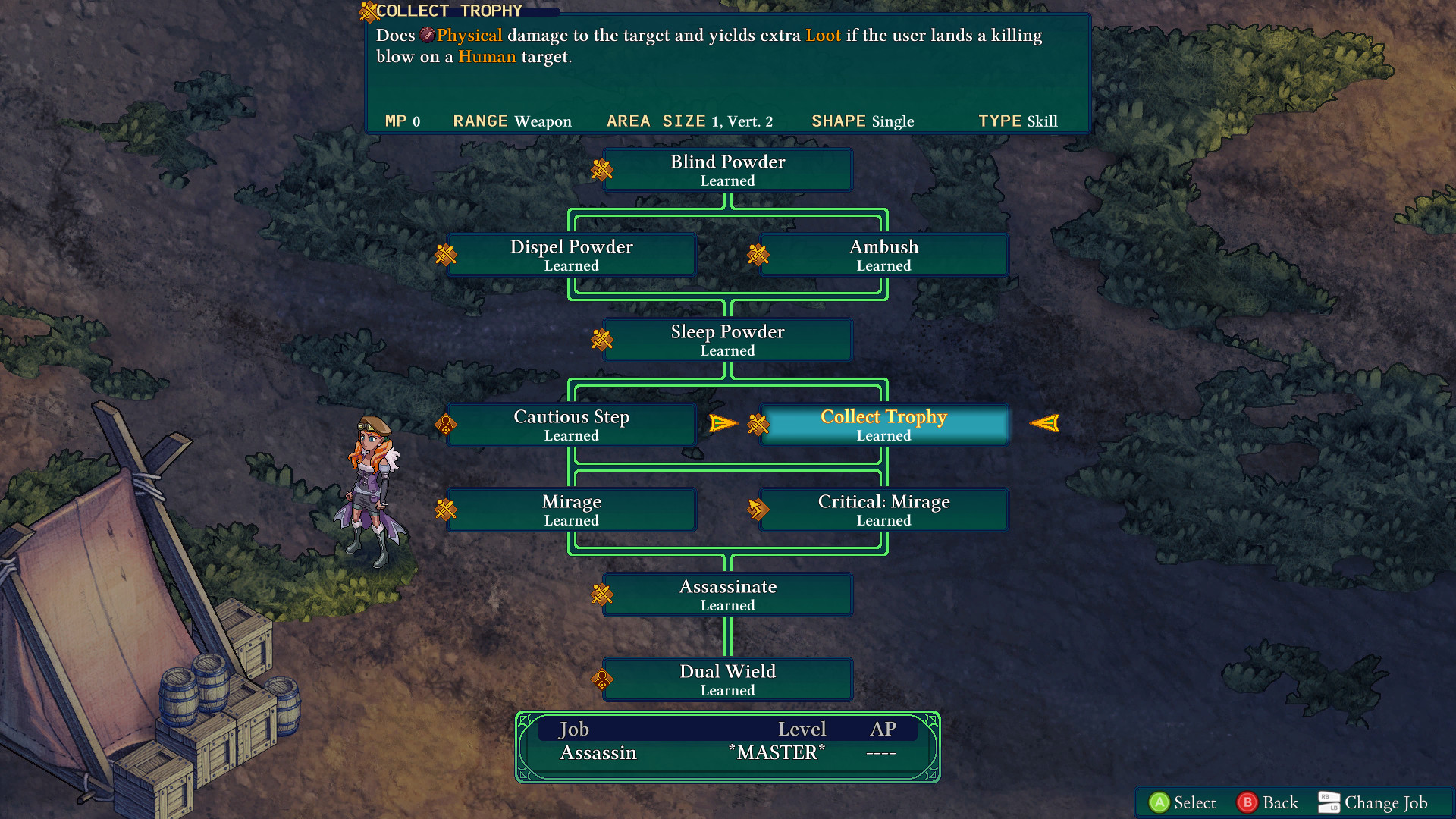Click the Ambush skill icon
Viewport: 1456px width, 819px height.
758,256
